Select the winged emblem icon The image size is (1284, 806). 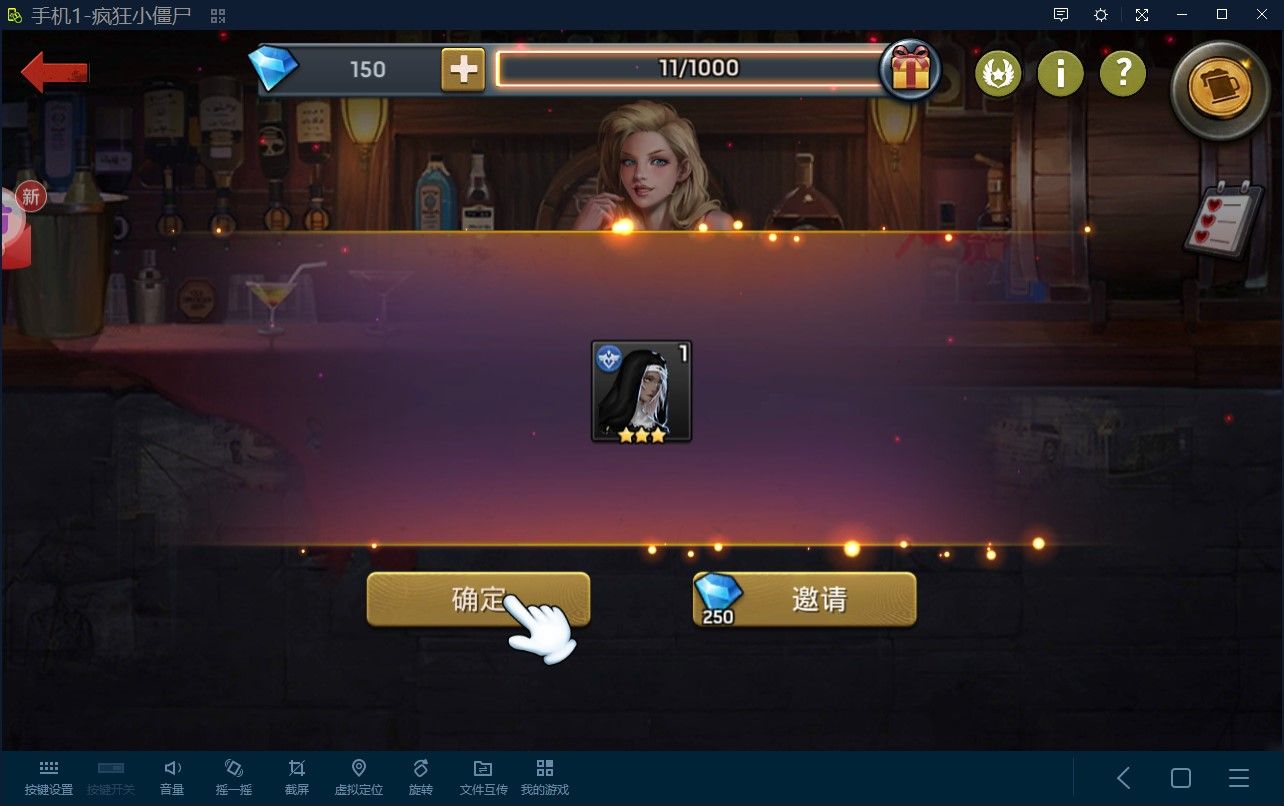pyautogui.click(x=997, y=72)
